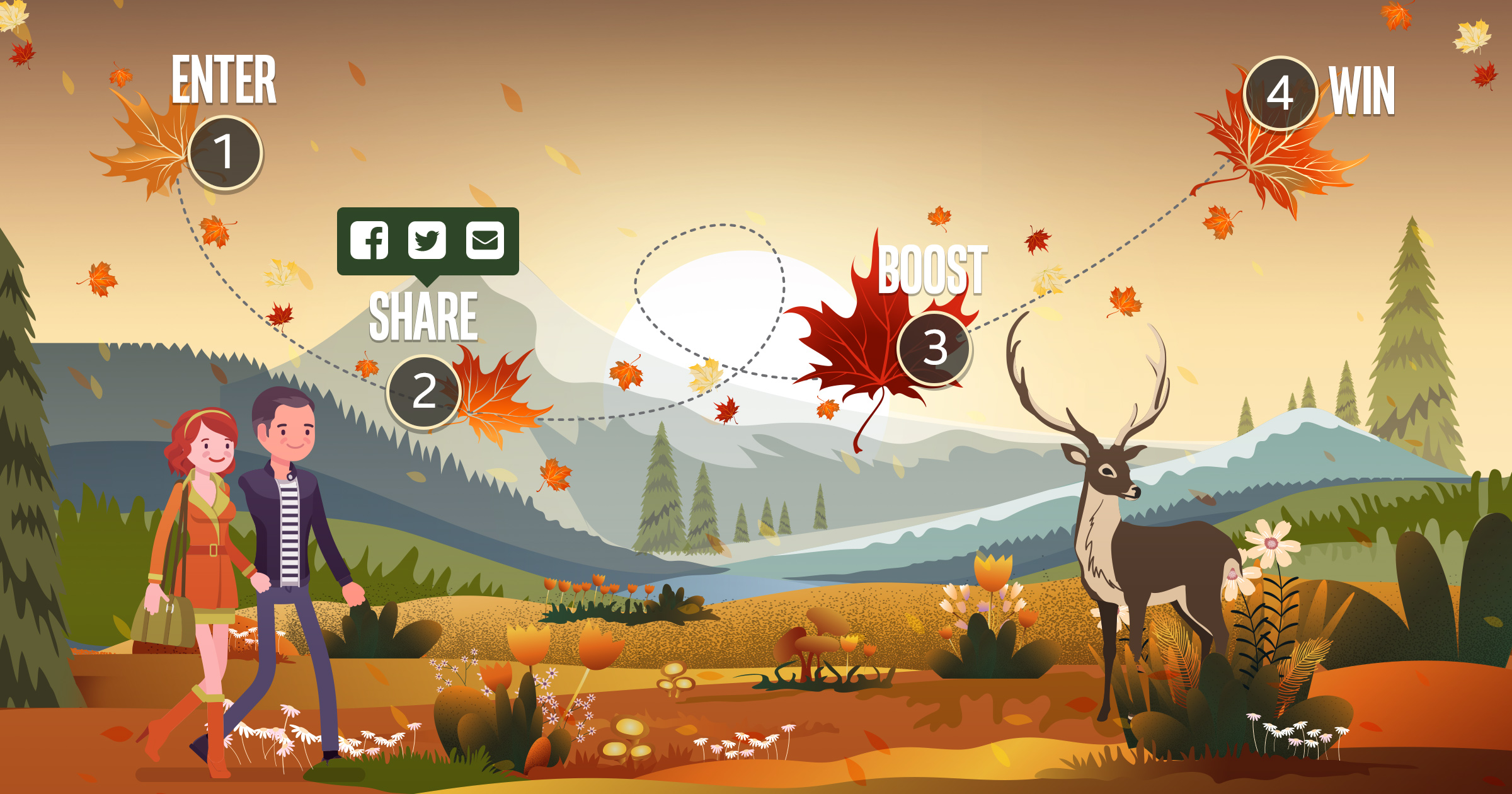Click the step 4 Win circle

(x=1280, y=94)
